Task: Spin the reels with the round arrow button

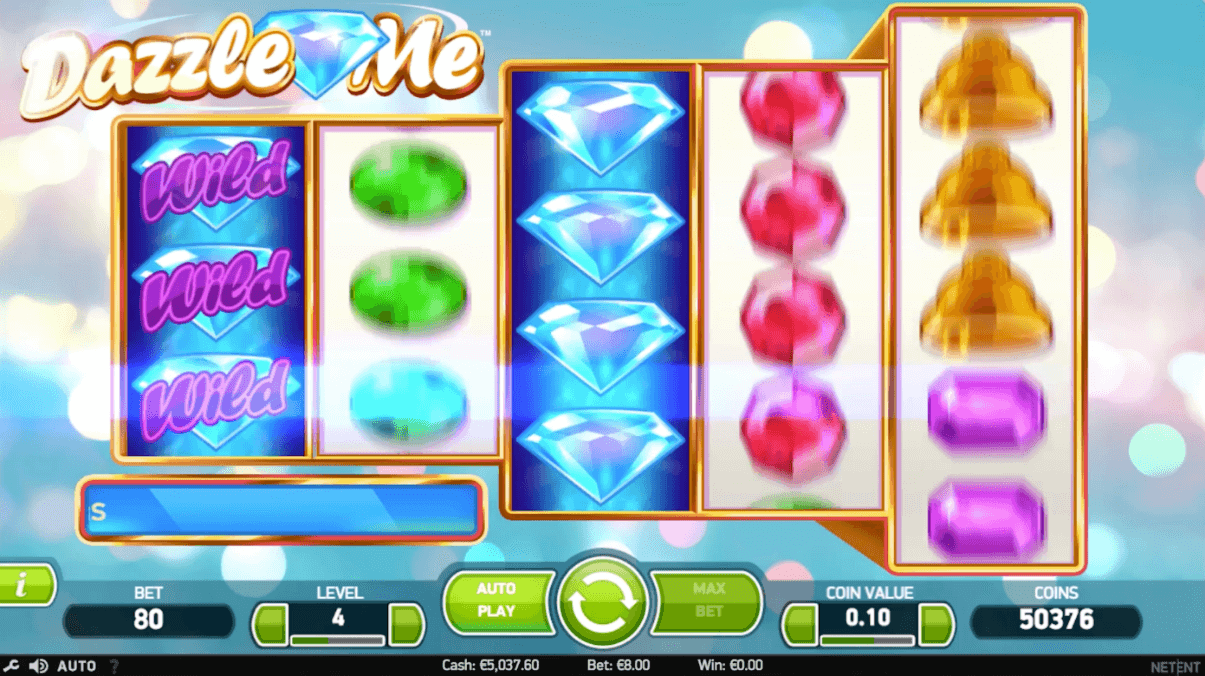Action: click(x=602, y=601)
